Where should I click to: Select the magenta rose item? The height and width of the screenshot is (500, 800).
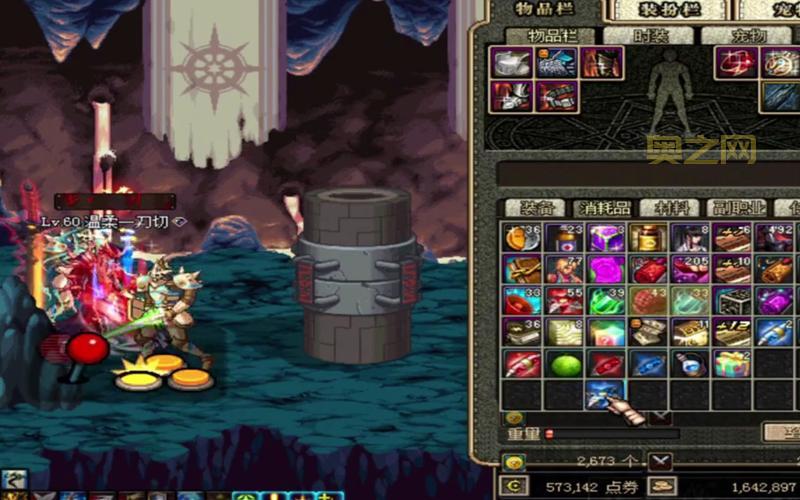(x=606, y=270)
